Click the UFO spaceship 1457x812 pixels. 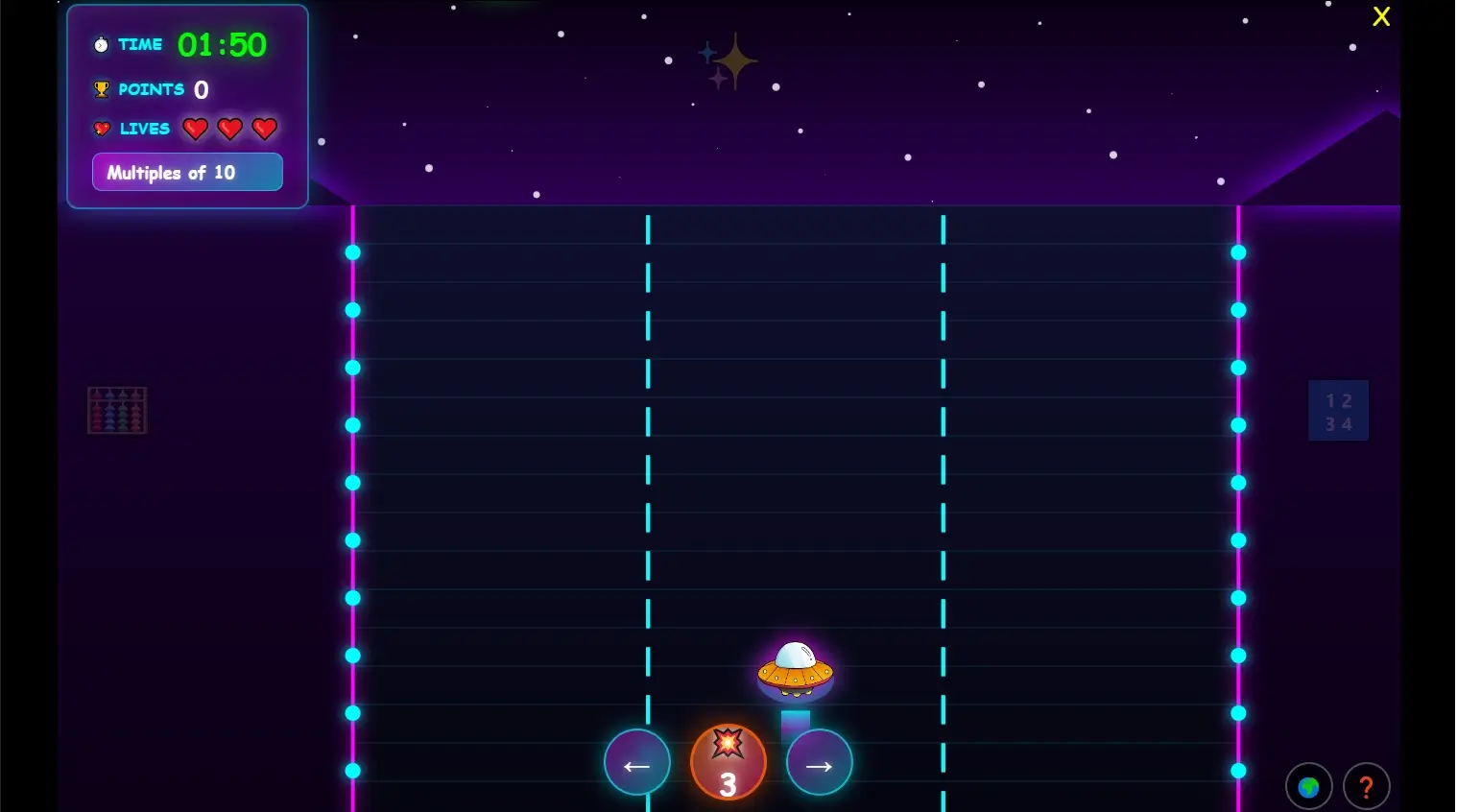tap(794, 671)
